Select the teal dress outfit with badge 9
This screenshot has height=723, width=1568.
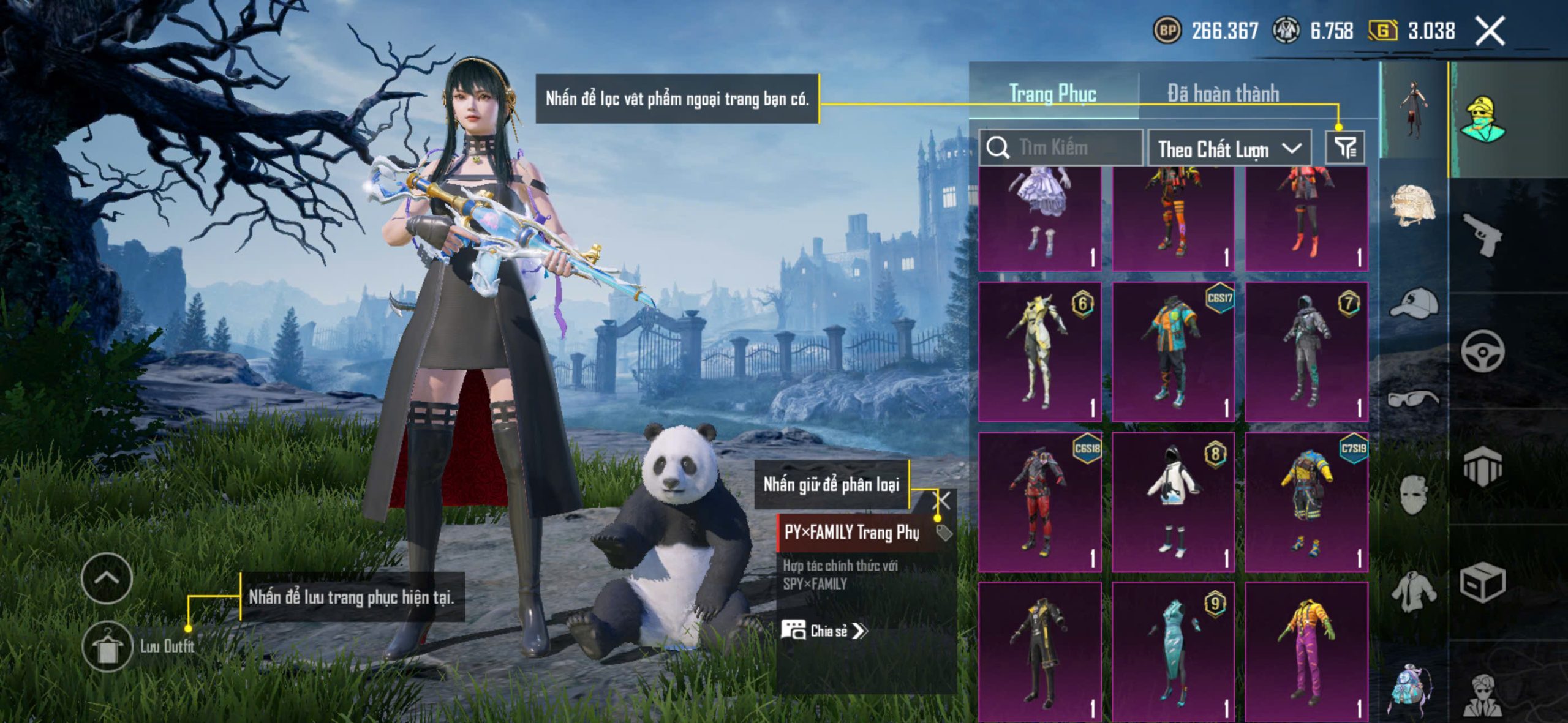pyautogui.click(x=1172, y=651)
